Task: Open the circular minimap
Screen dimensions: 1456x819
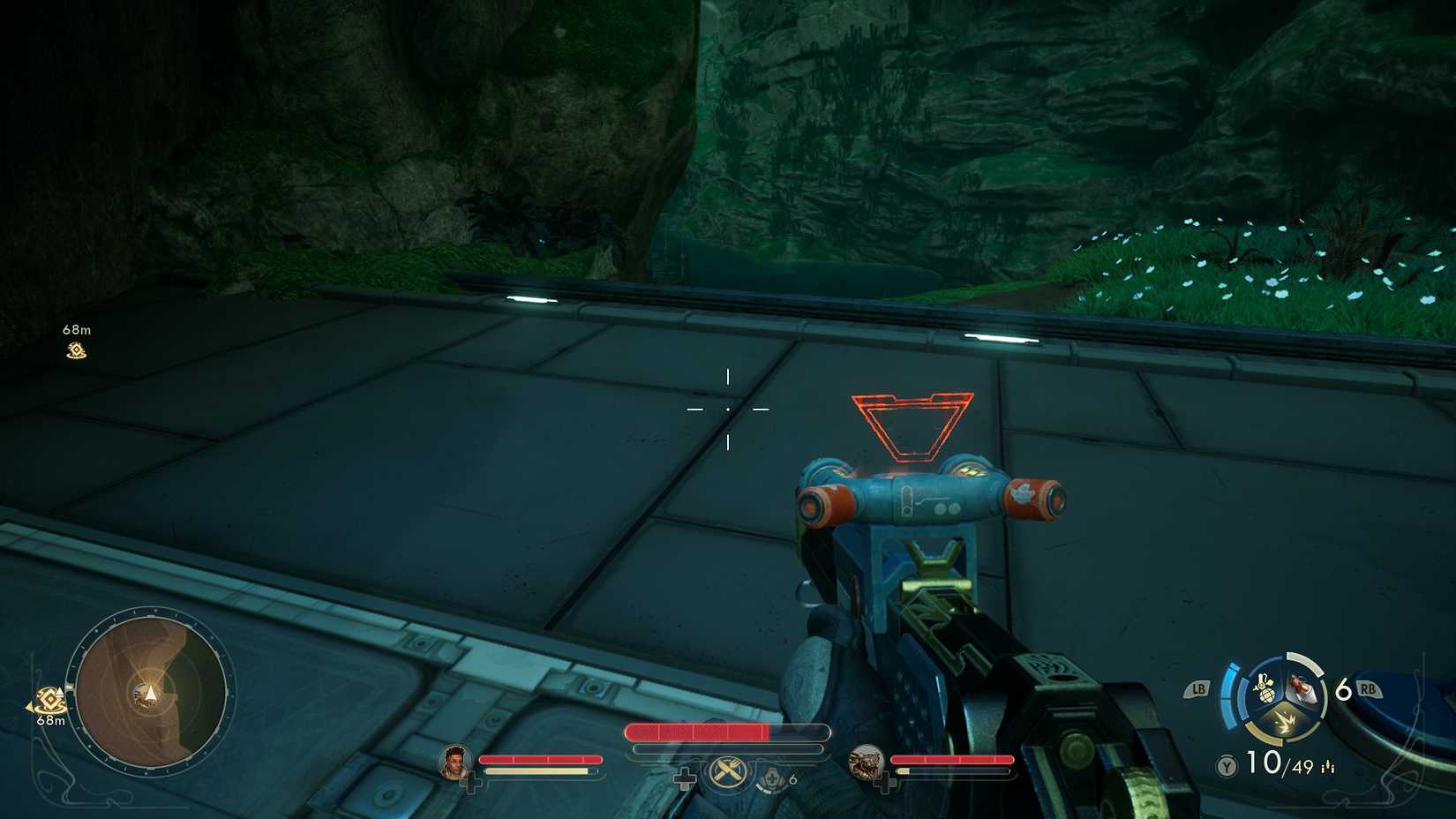Action: pyautogui.click(x=151, y=692)
